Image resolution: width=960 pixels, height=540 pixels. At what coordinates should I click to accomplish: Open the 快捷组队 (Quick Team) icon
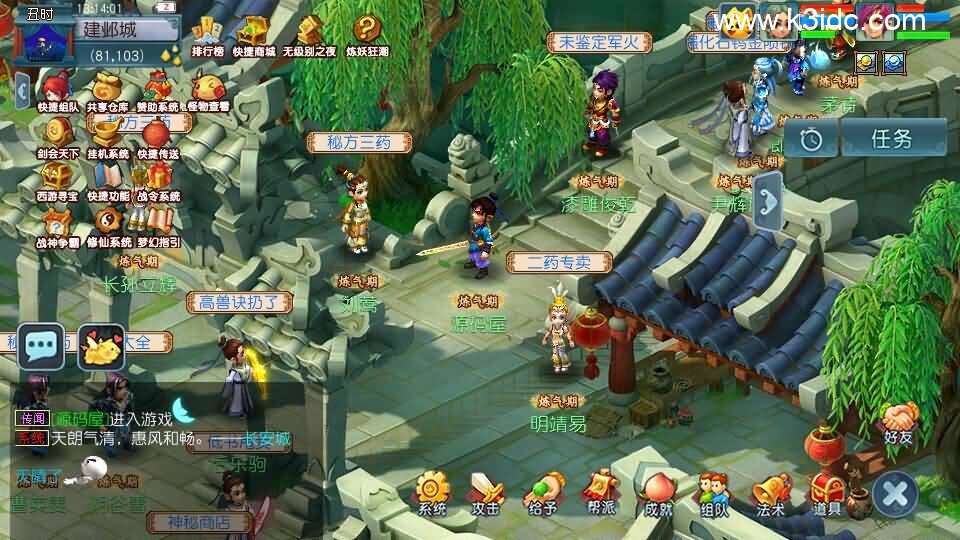pos(57,90)
